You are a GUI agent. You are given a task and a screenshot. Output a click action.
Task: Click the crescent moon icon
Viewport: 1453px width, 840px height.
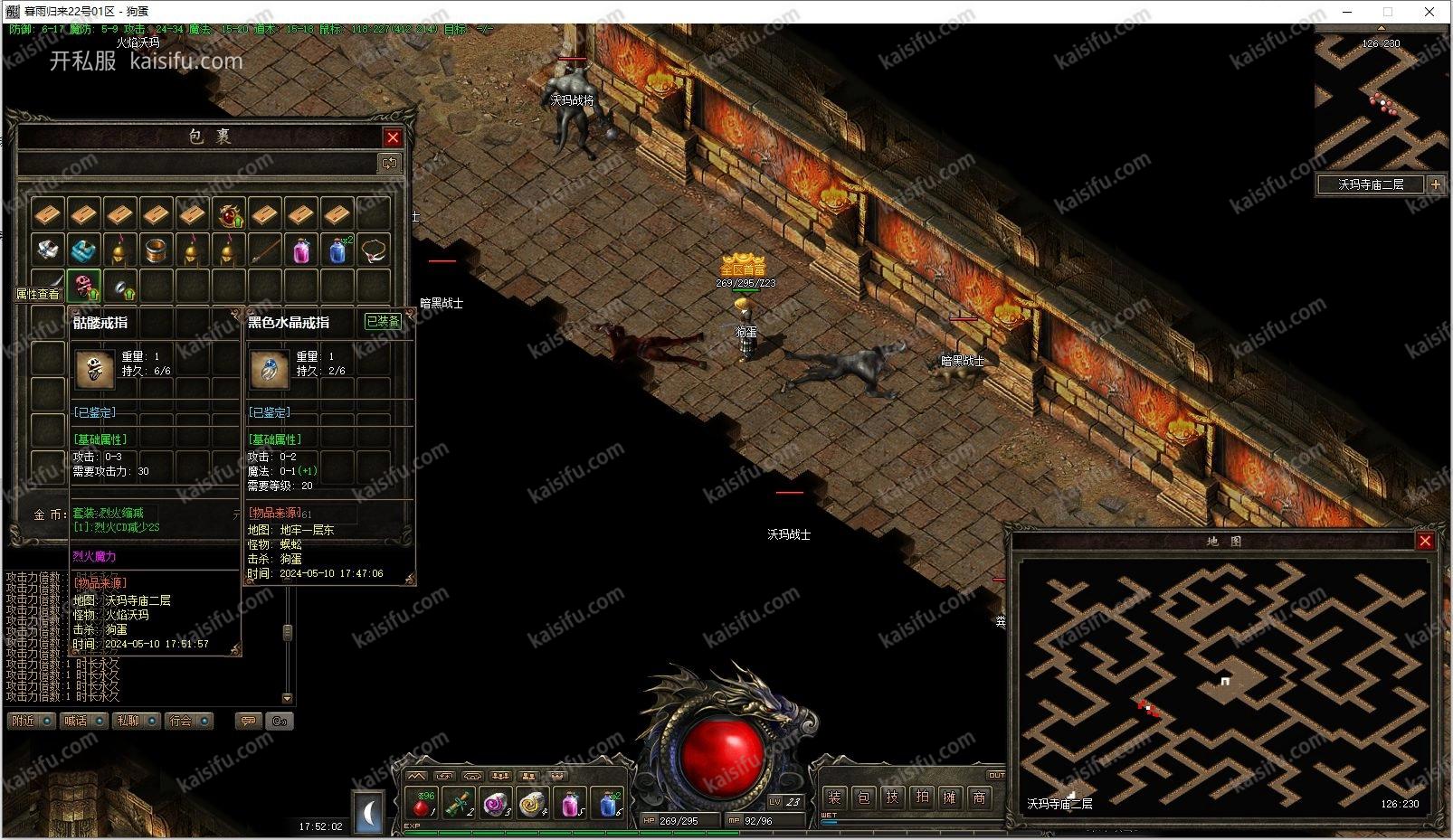[x=369, y=814]
